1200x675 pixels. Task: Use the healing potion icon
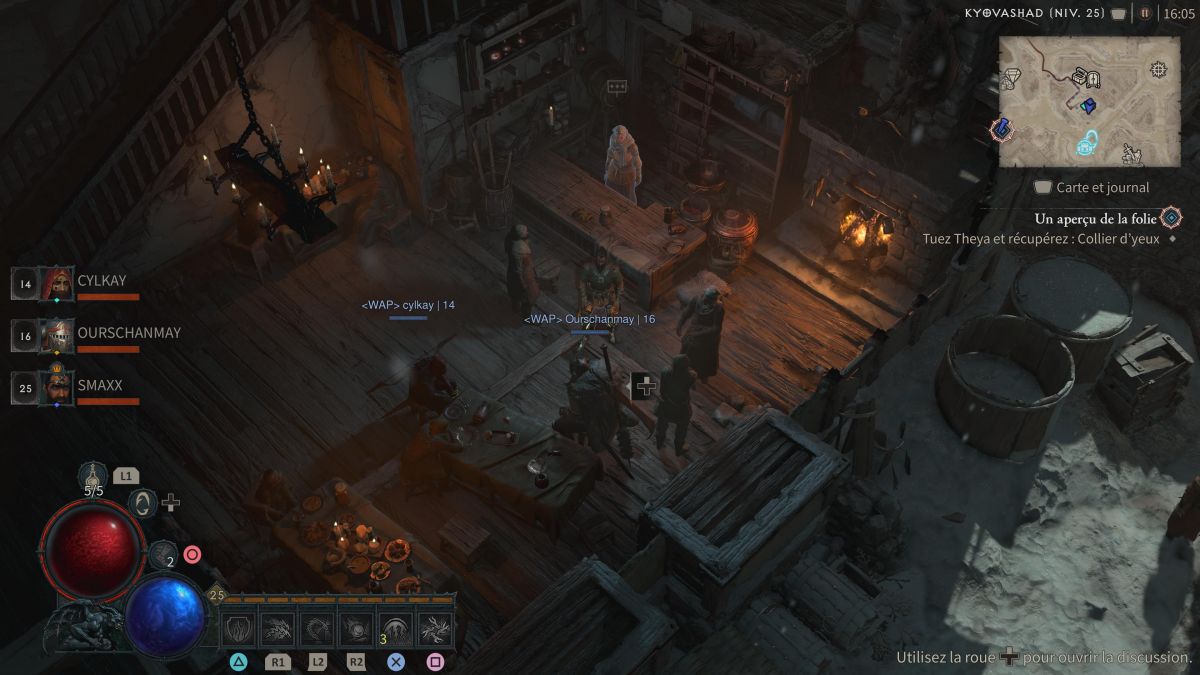click(94, 473)
